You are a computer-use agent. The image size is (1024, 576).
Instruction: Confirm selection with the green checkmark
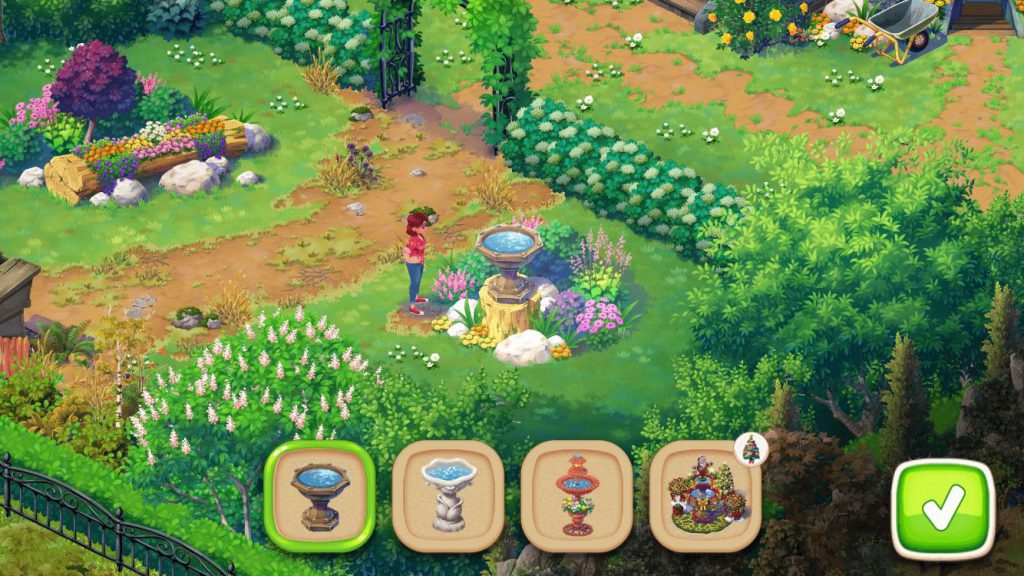click(x=942, y=508)
